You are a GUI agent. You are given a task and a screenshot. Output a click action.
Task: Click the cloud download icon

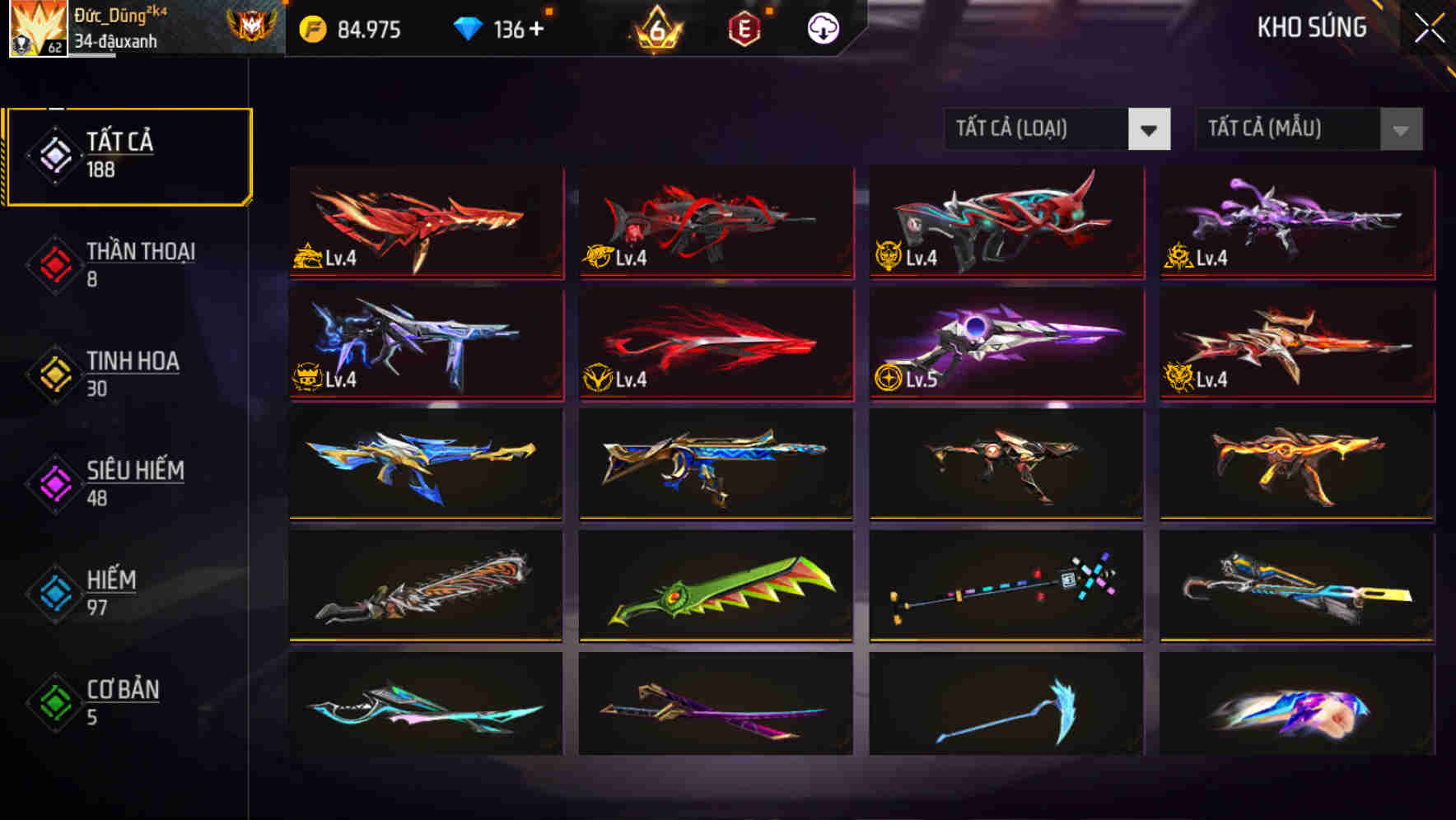(823, 29)
